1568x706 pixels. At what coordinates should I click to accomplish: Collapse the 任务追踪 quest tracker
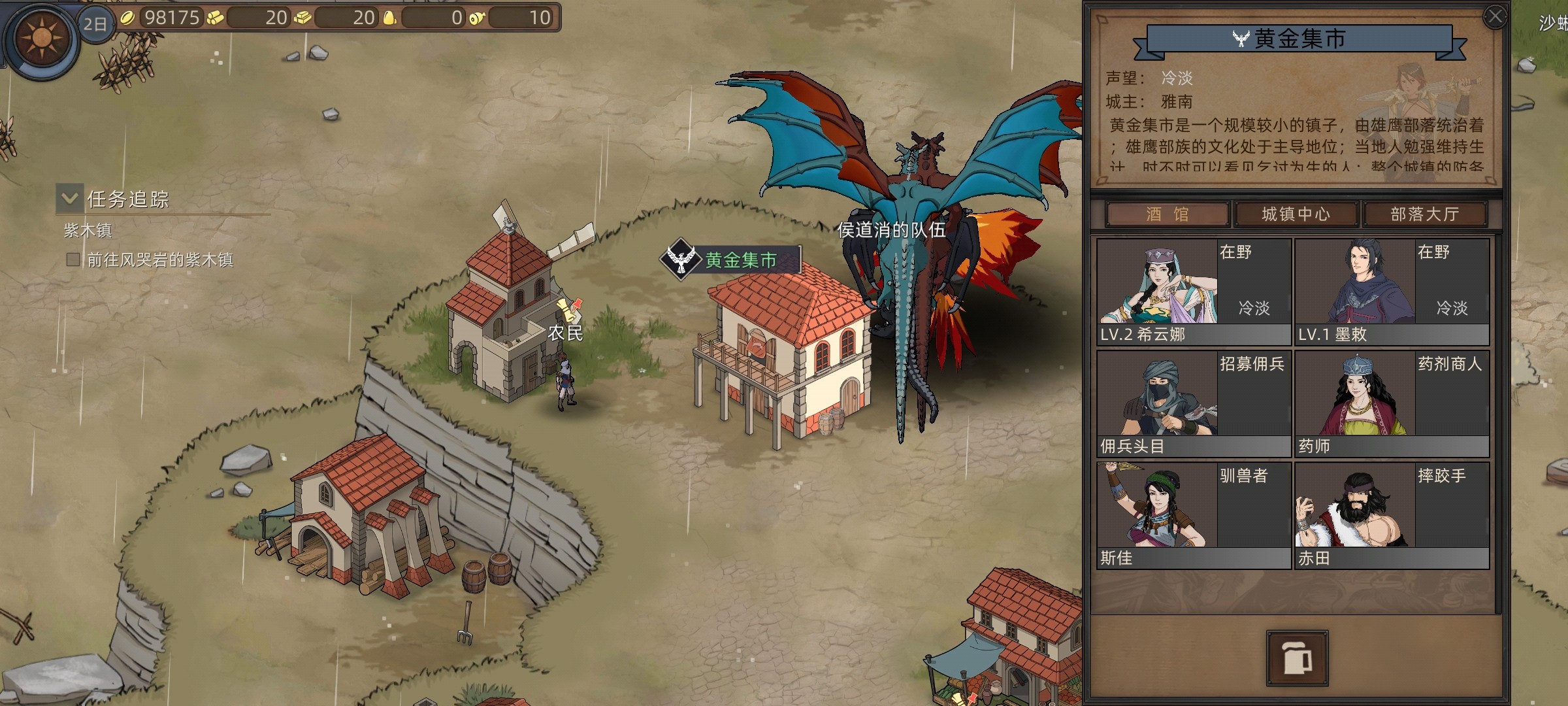(x=70, y=197)
